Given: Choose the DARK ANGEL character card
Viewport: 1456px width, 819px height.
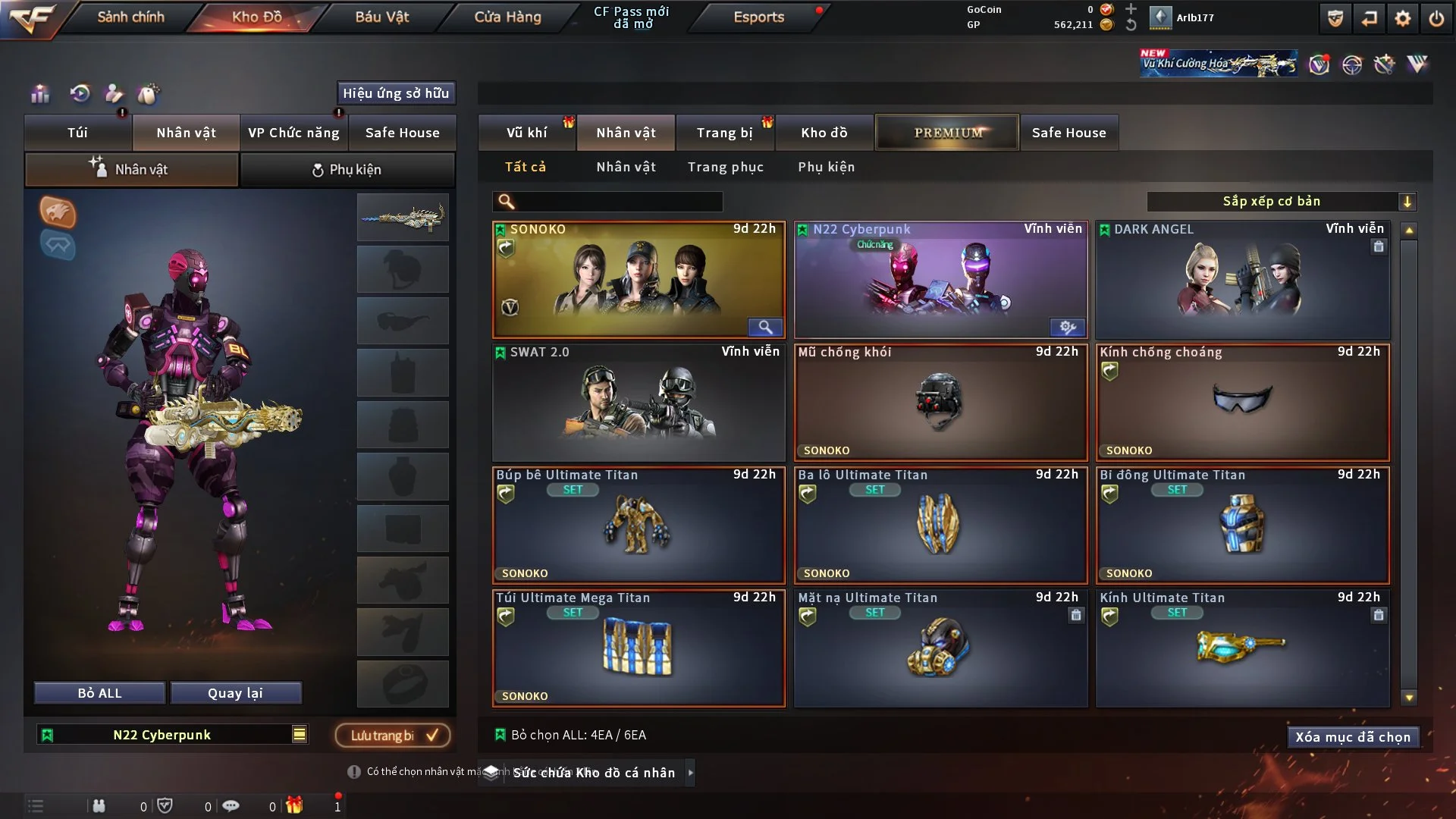Looking at the screenshot, I should pyautogui.click(x=1242, y=281).
